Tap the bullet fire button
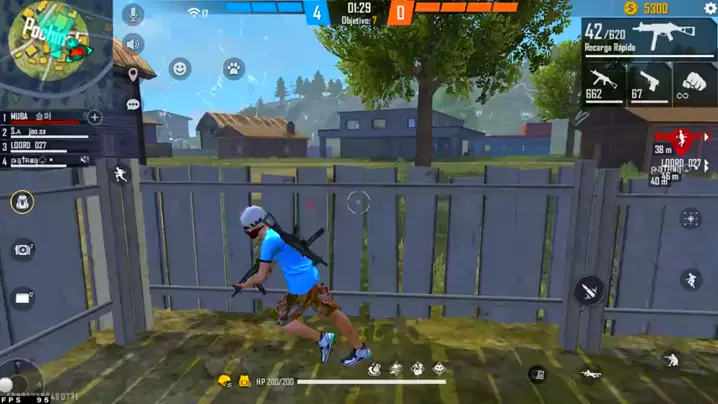Viewport: 718px width, 404px height. point(590,291)
